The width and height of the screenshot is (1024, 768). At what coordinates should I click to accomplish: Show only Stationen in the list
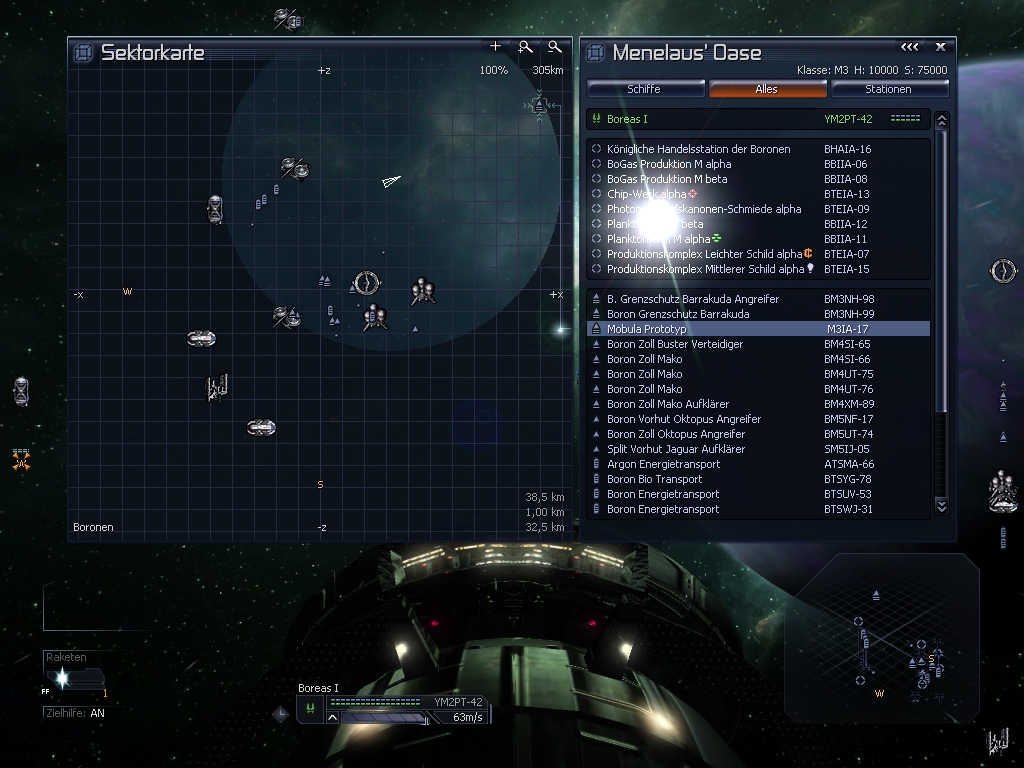pos(888,89)
